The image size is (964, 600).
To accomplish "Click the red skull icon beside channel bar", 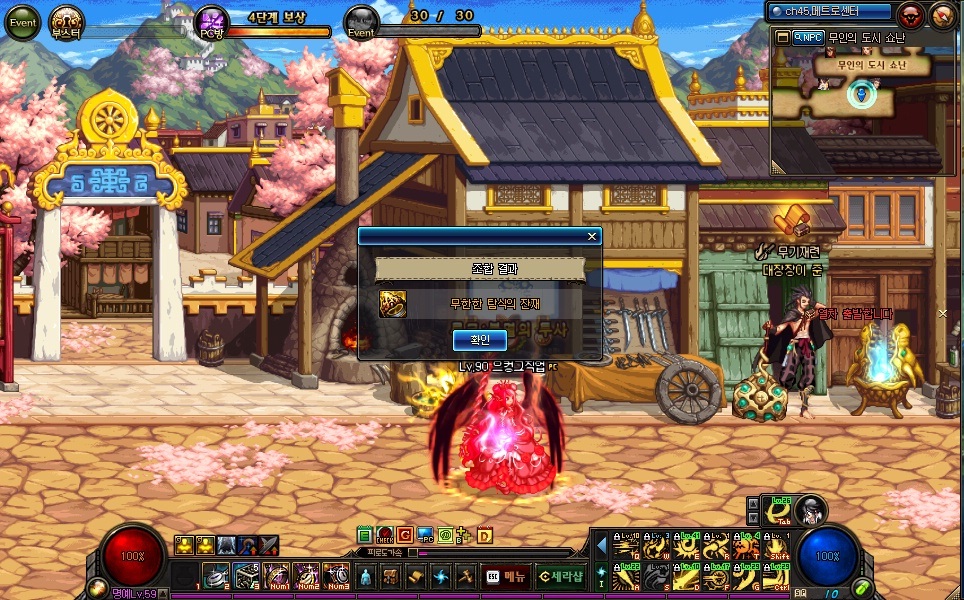I will (x=910, y=15).
